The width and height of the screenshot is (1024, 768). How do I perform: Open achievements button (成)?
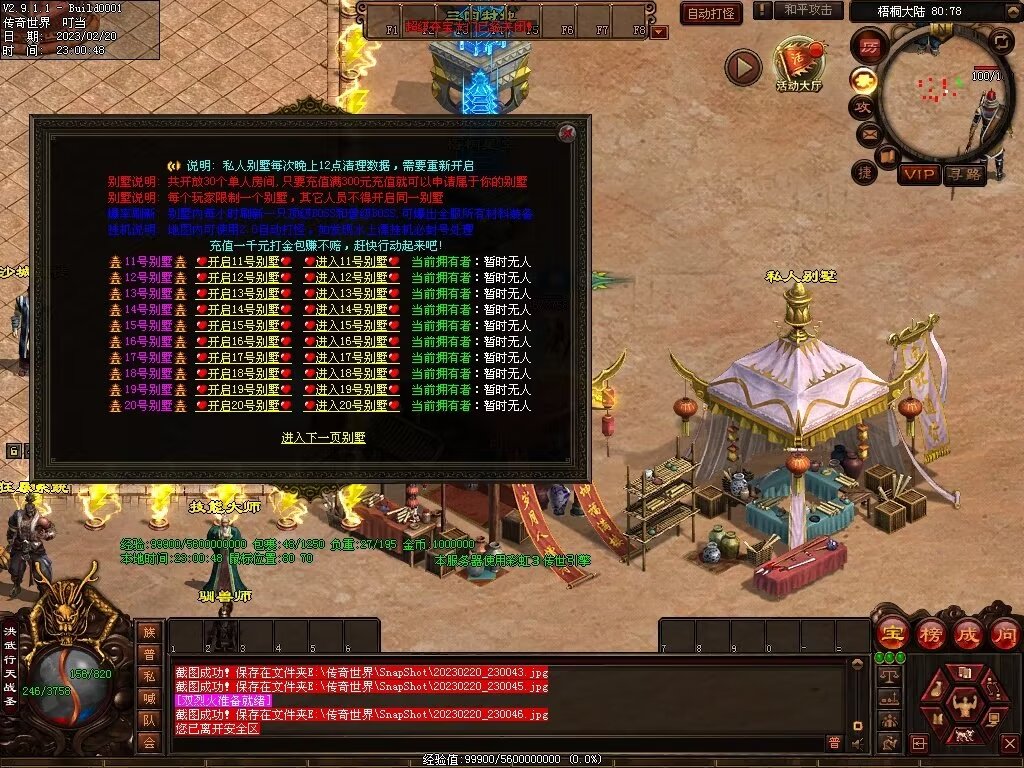click(x=965, y=633)
